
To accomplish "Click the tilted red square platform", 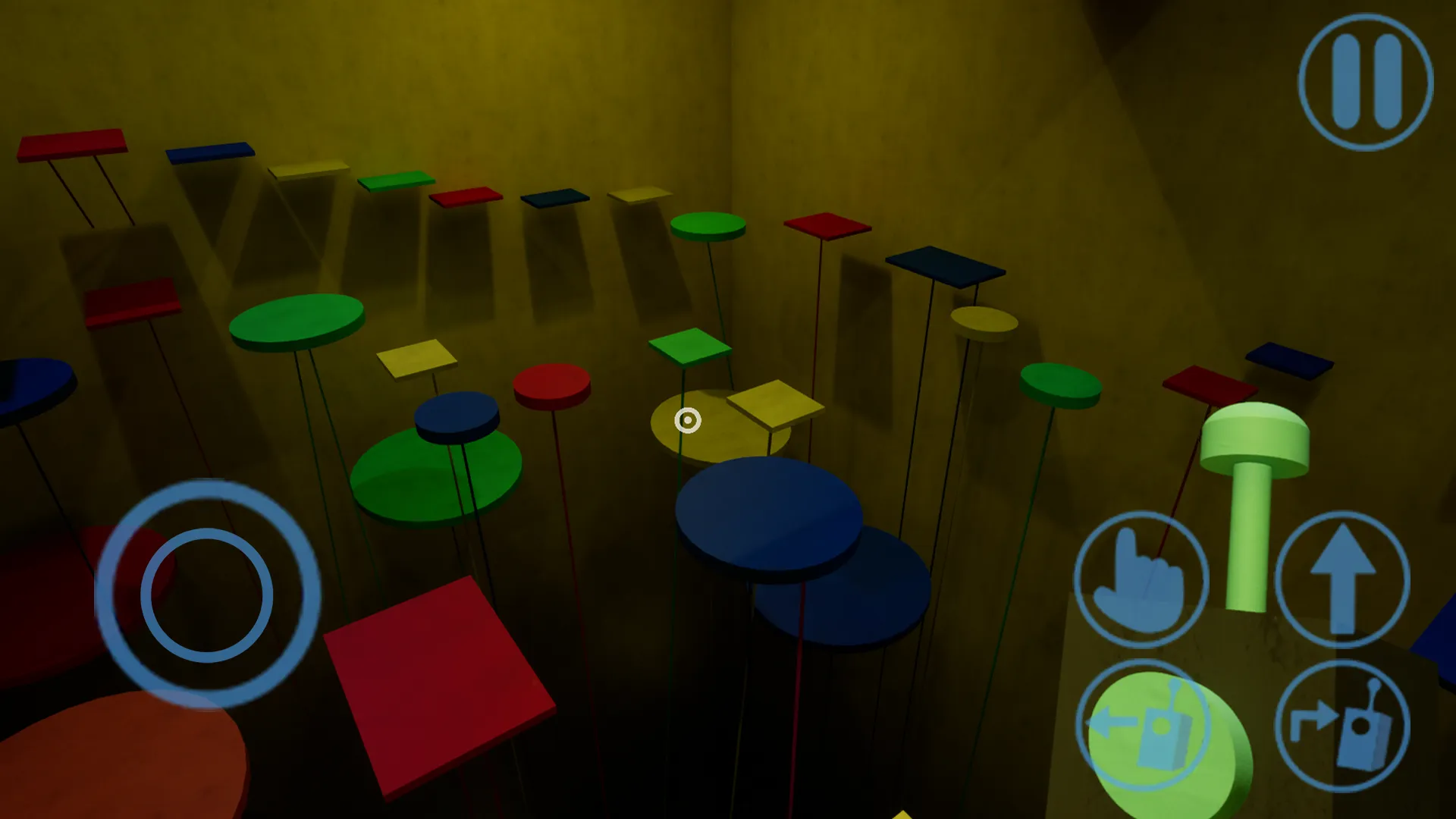I will tap(436, 682).
